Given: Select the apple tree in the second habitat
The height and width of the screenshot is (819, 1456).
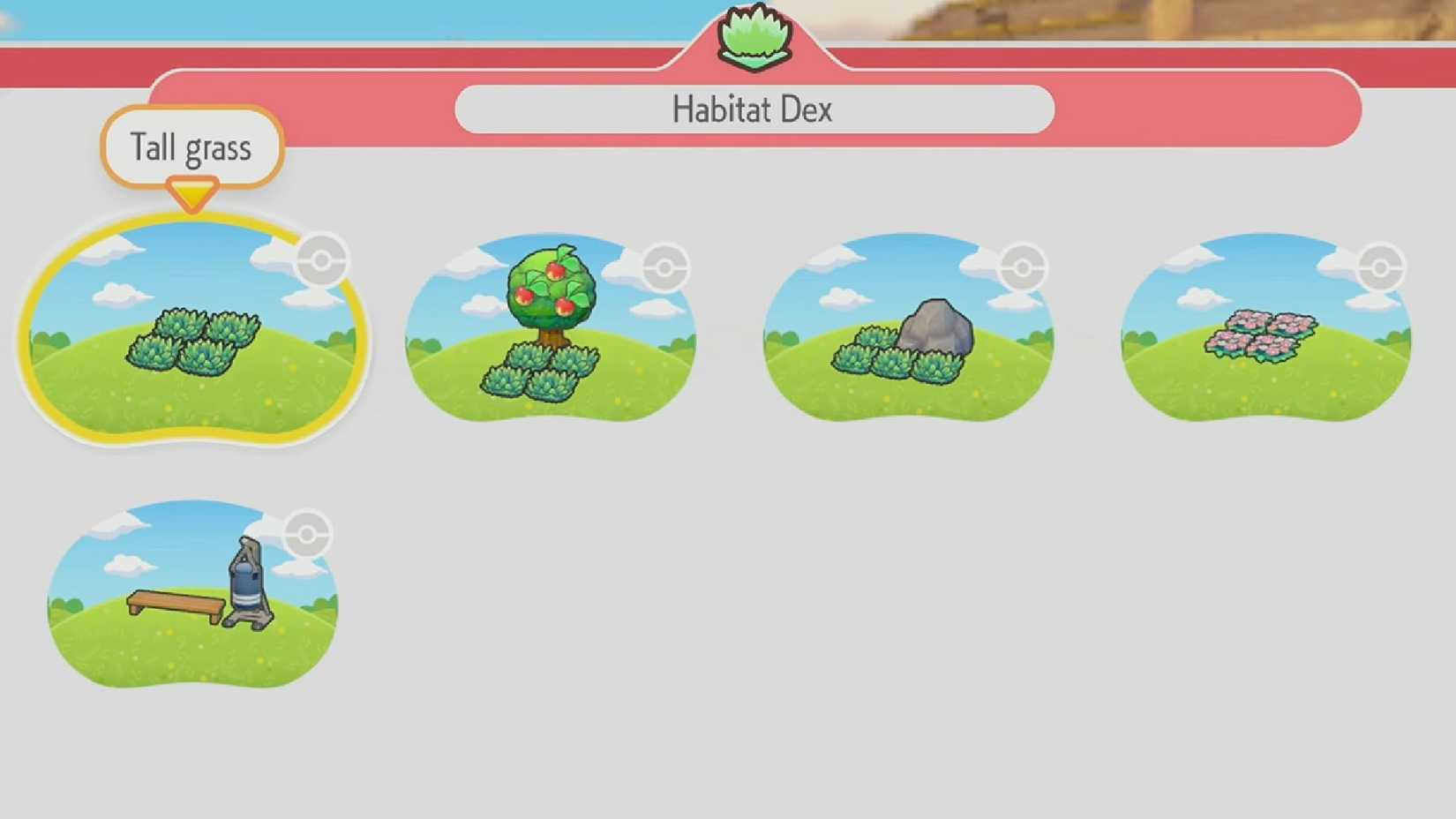Looking at the screenshot, I should pyautogui.click(x=550, y=287).
